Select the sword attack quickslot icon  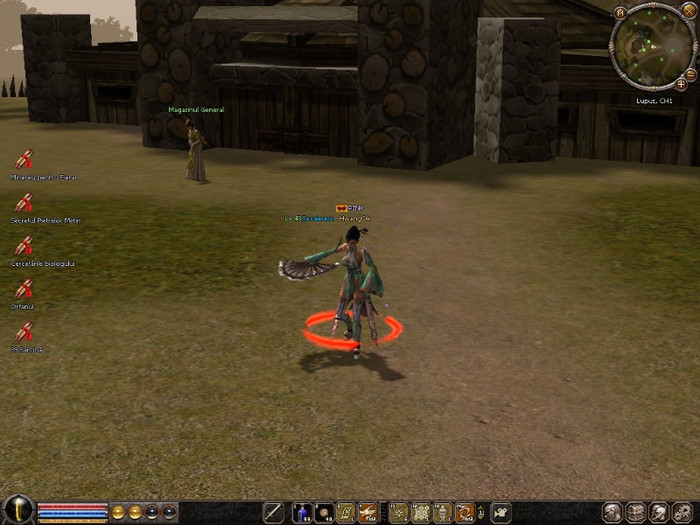[x=273, y=513]
